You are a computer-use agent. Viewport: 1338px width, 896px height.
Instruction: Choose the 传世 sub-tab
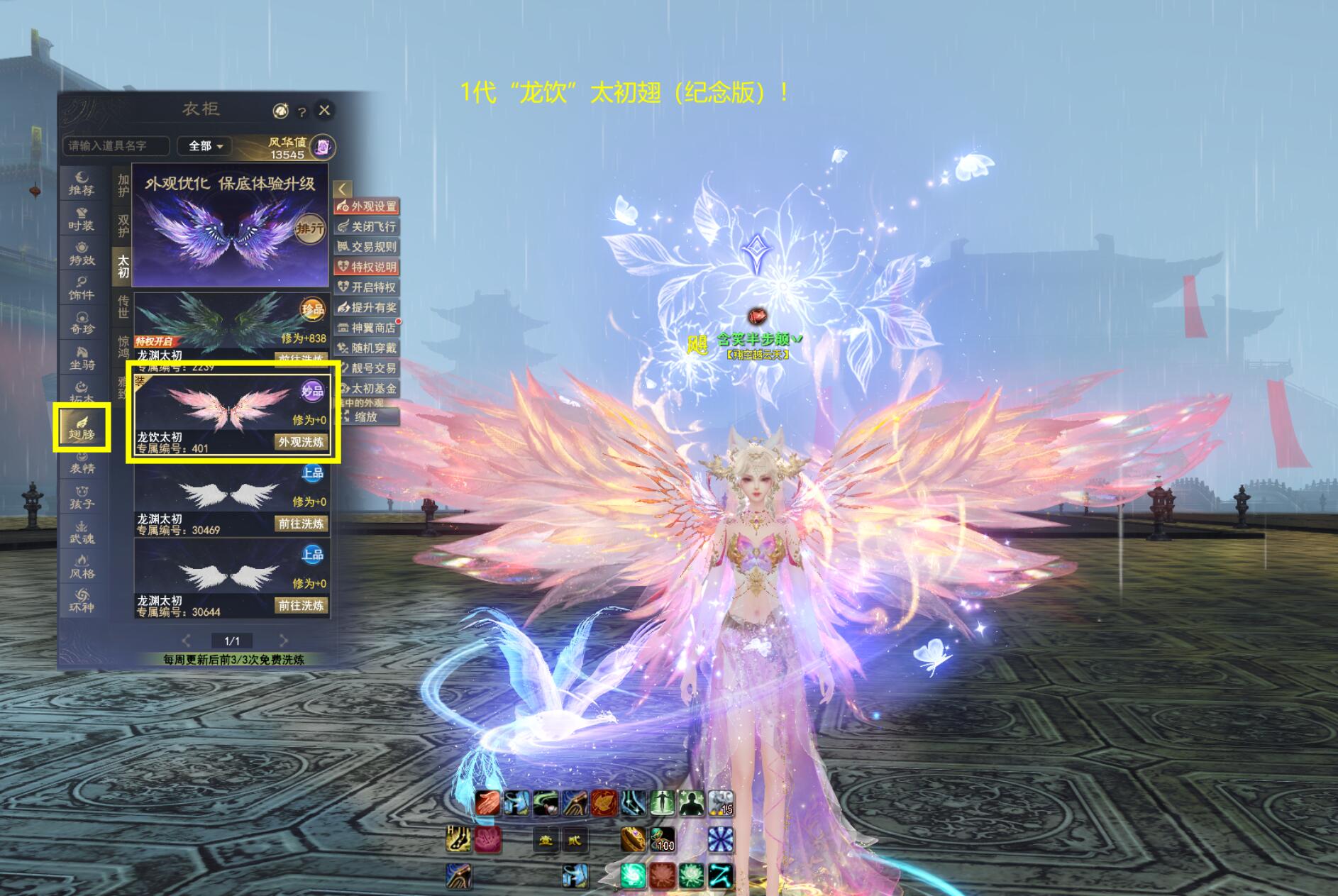123,306
